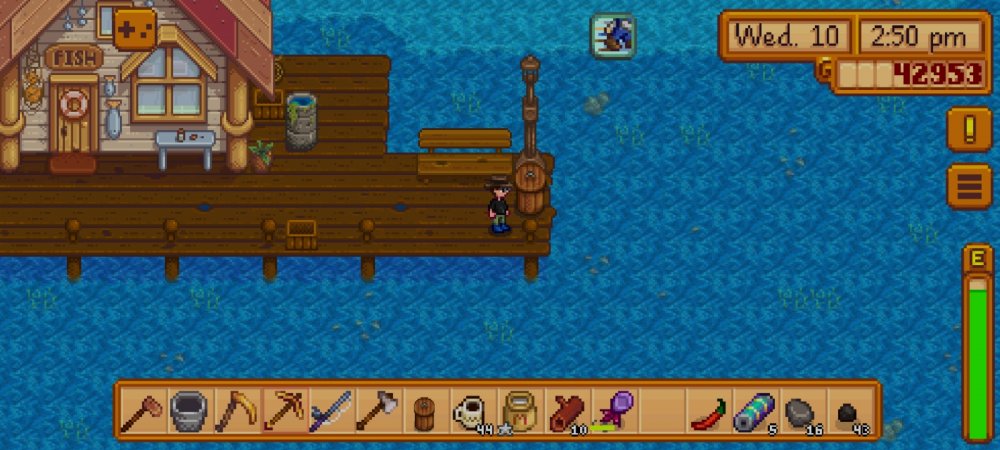Select the wood log stack of 10

click(x=566, y=411)
